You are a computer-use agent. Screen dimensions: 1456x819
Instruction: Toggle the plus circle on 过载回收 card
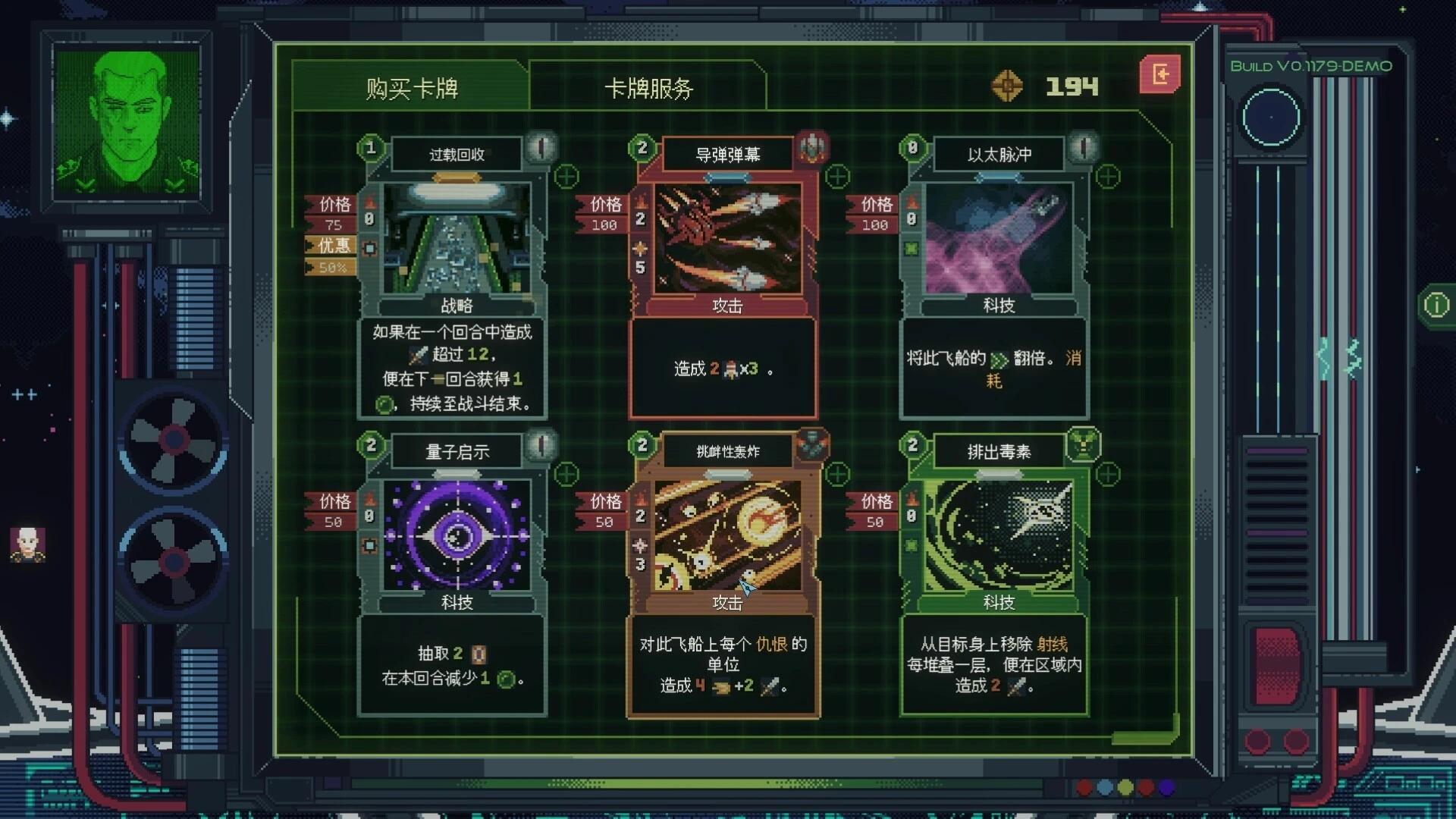pos(566,177)
